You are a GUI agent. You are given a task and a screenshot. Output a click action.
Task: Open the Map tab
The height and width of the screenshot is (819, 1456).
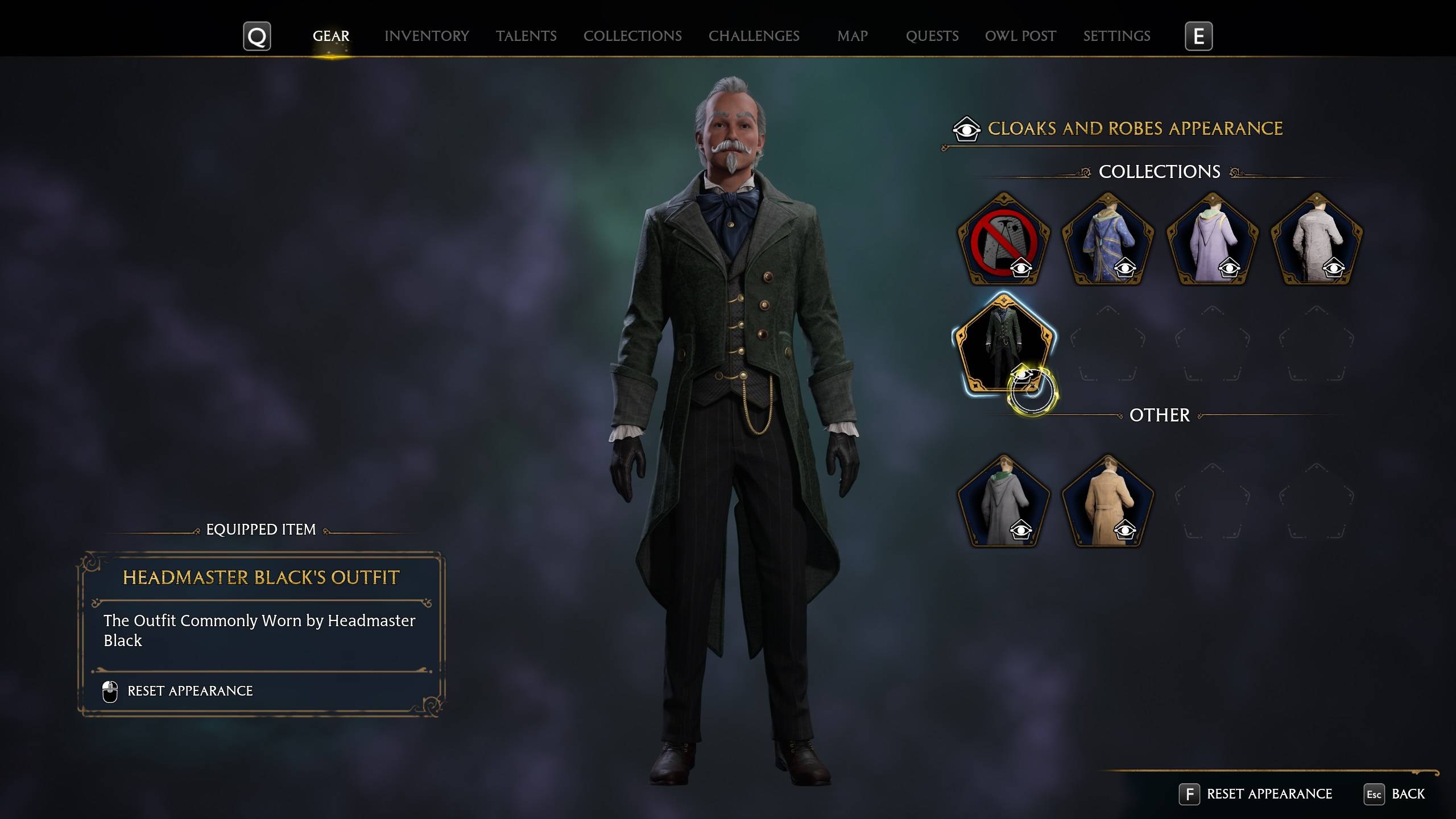[852, 36]
